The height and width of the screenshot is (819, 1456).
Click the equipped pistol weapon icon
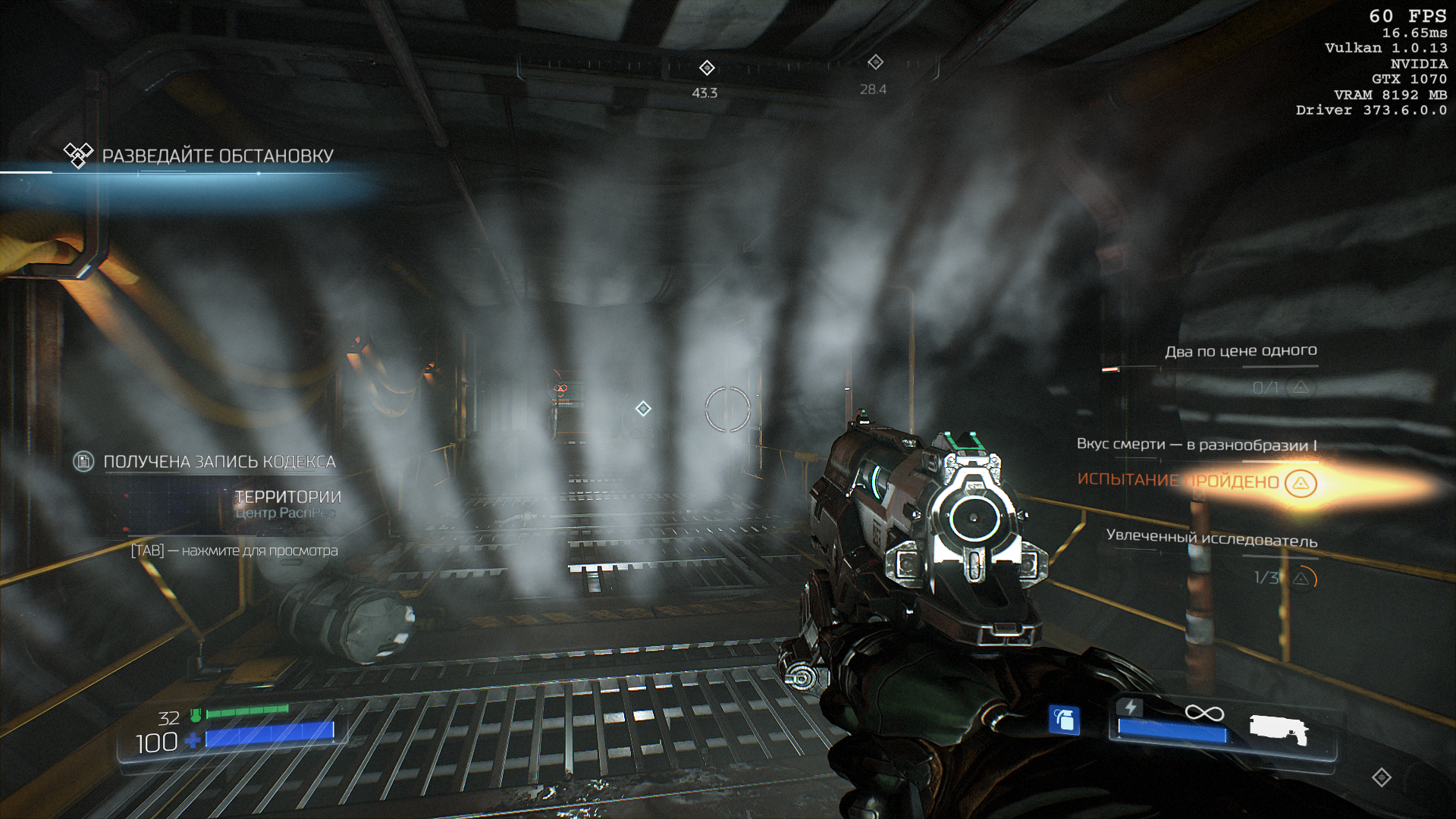(x=1279, y=730)
